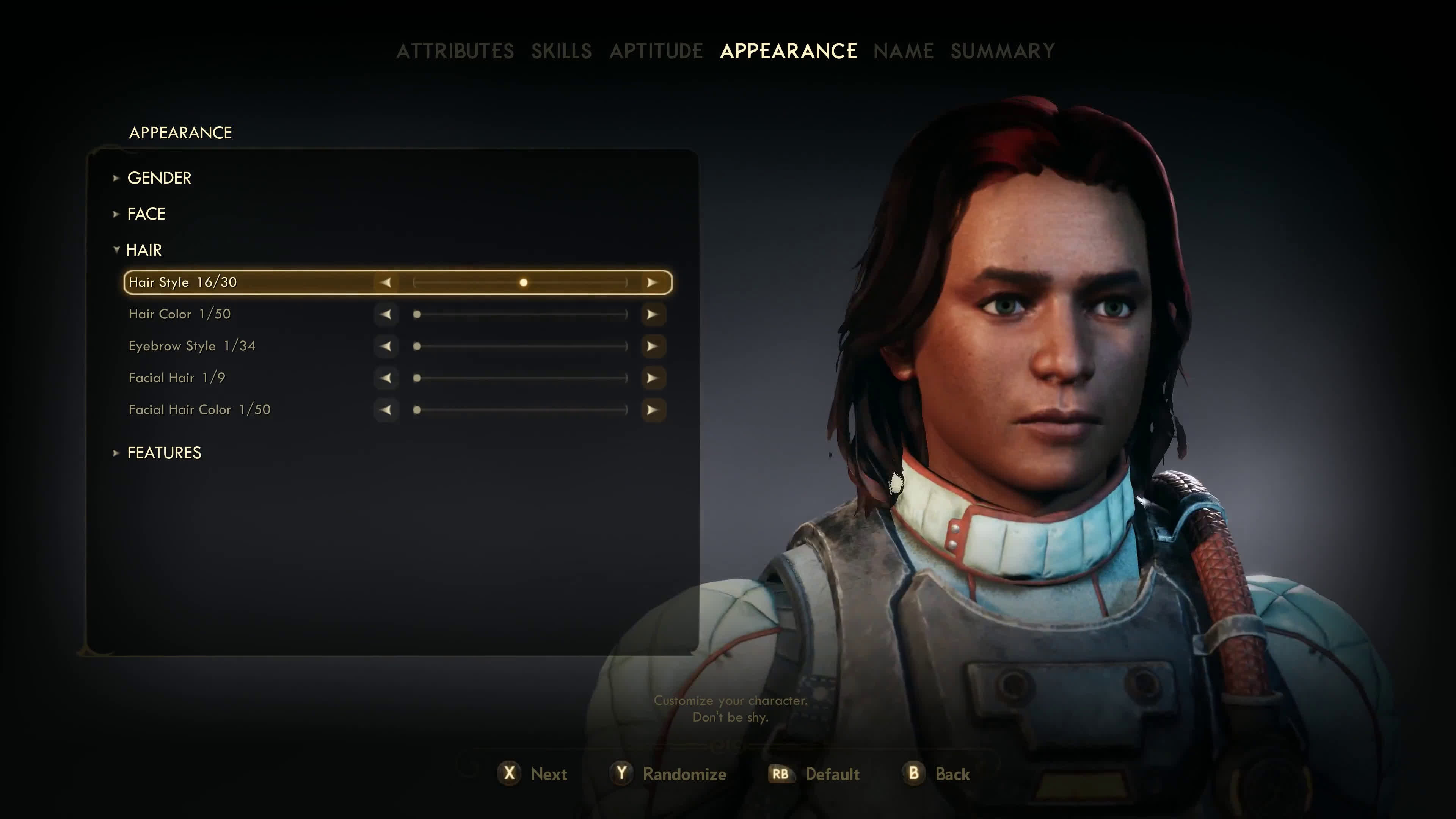Open the Skills tab

(561, 52)
